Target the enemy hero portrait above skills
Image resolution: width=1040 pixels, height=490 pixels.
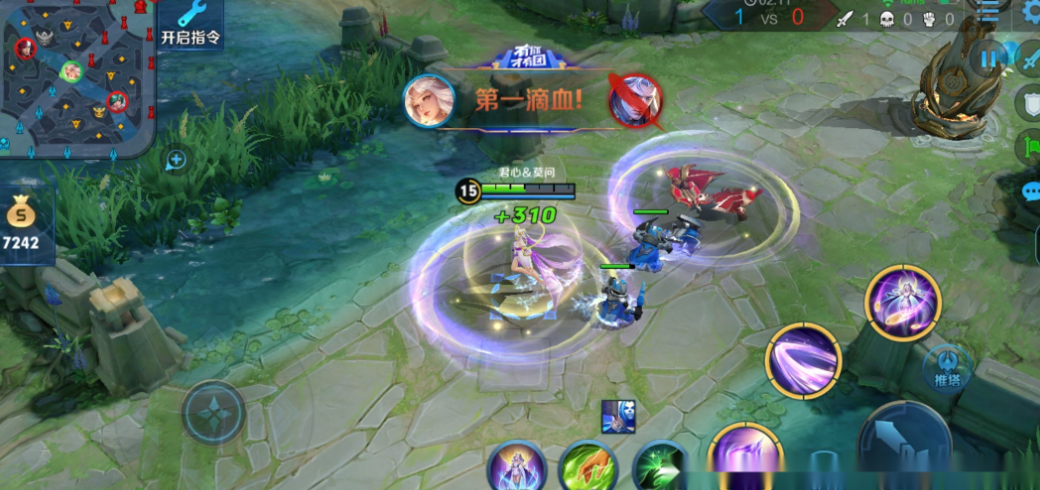click(x=618, y=416)
